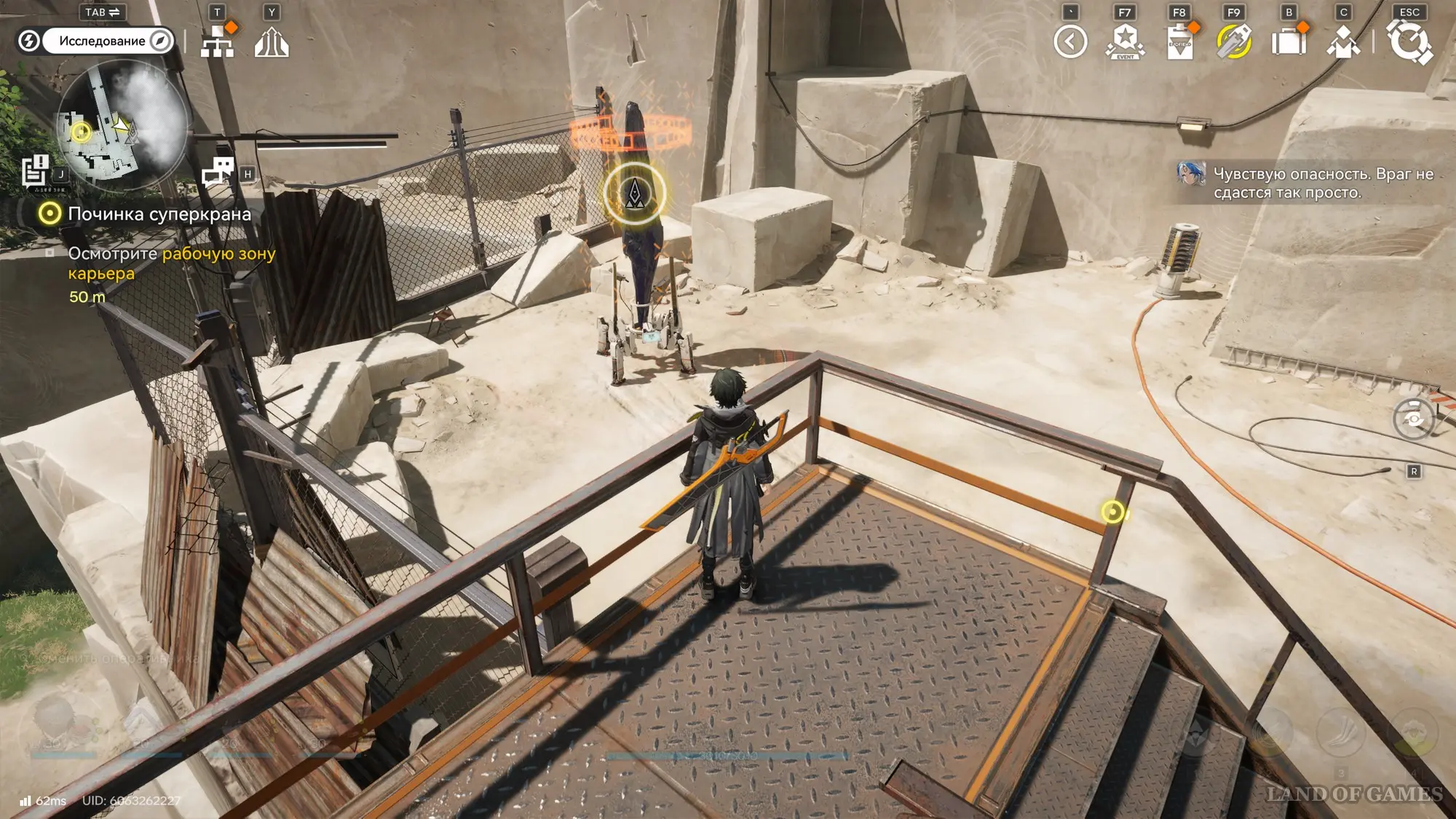The height and width of the screenshot is (819, 1456).
Task: Click the circled back-arrow icon
Action: coord(1070,41)
